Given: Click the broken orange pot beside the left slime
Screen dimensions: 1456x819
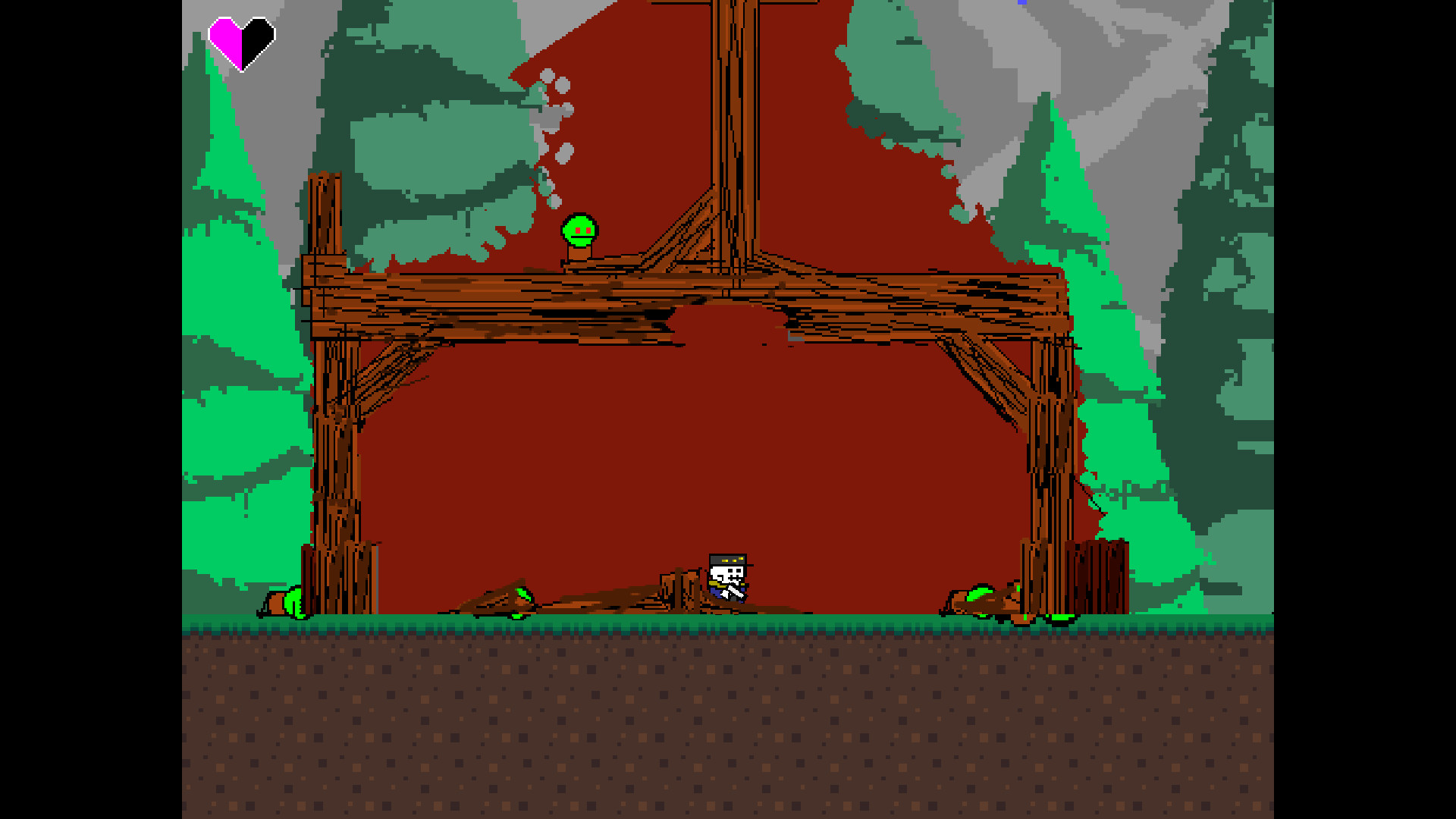Looking at the screenshot, I should coord(276,604).
